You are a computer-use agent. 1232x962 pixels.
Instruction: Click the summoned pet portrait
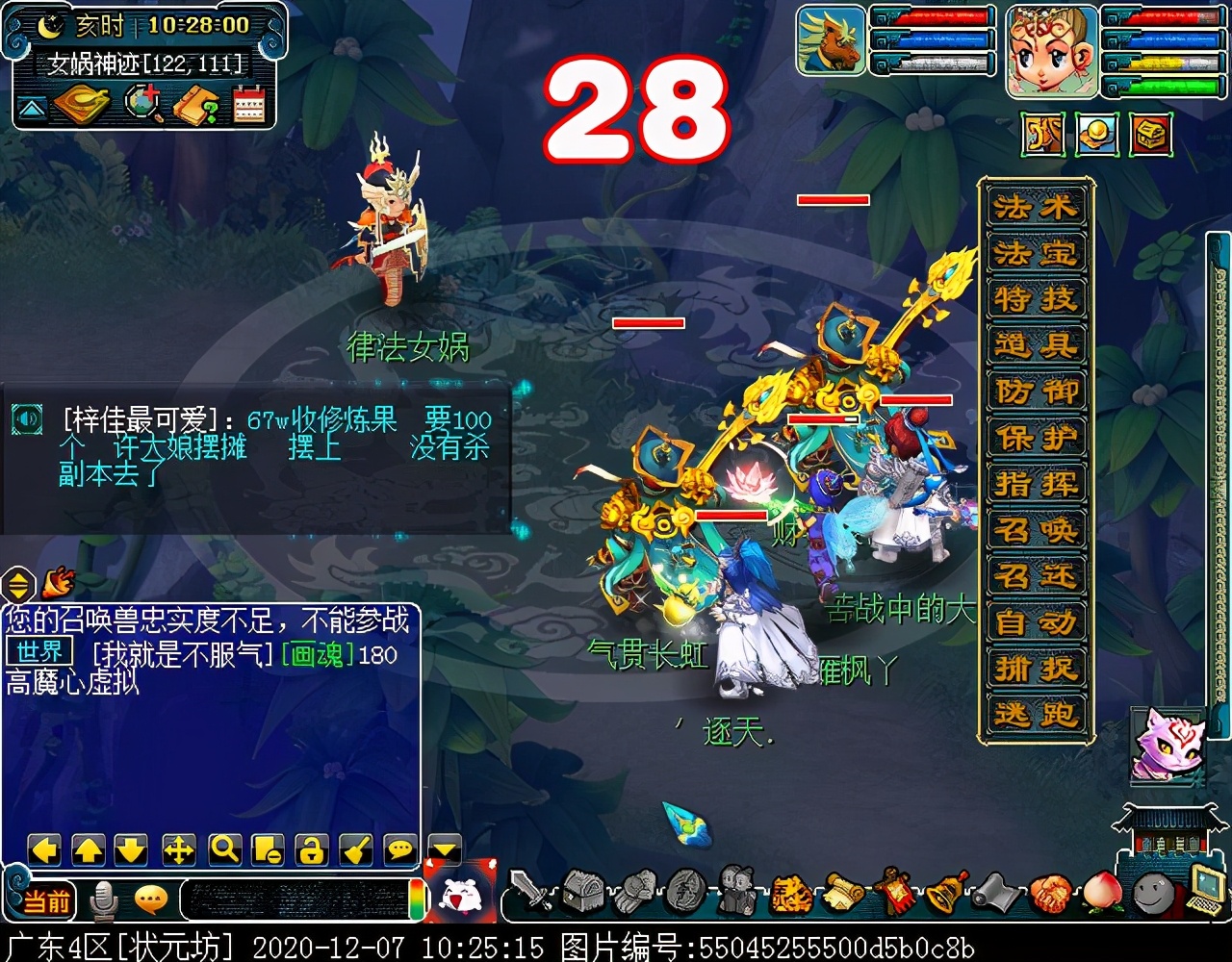(x=832, y=40)
